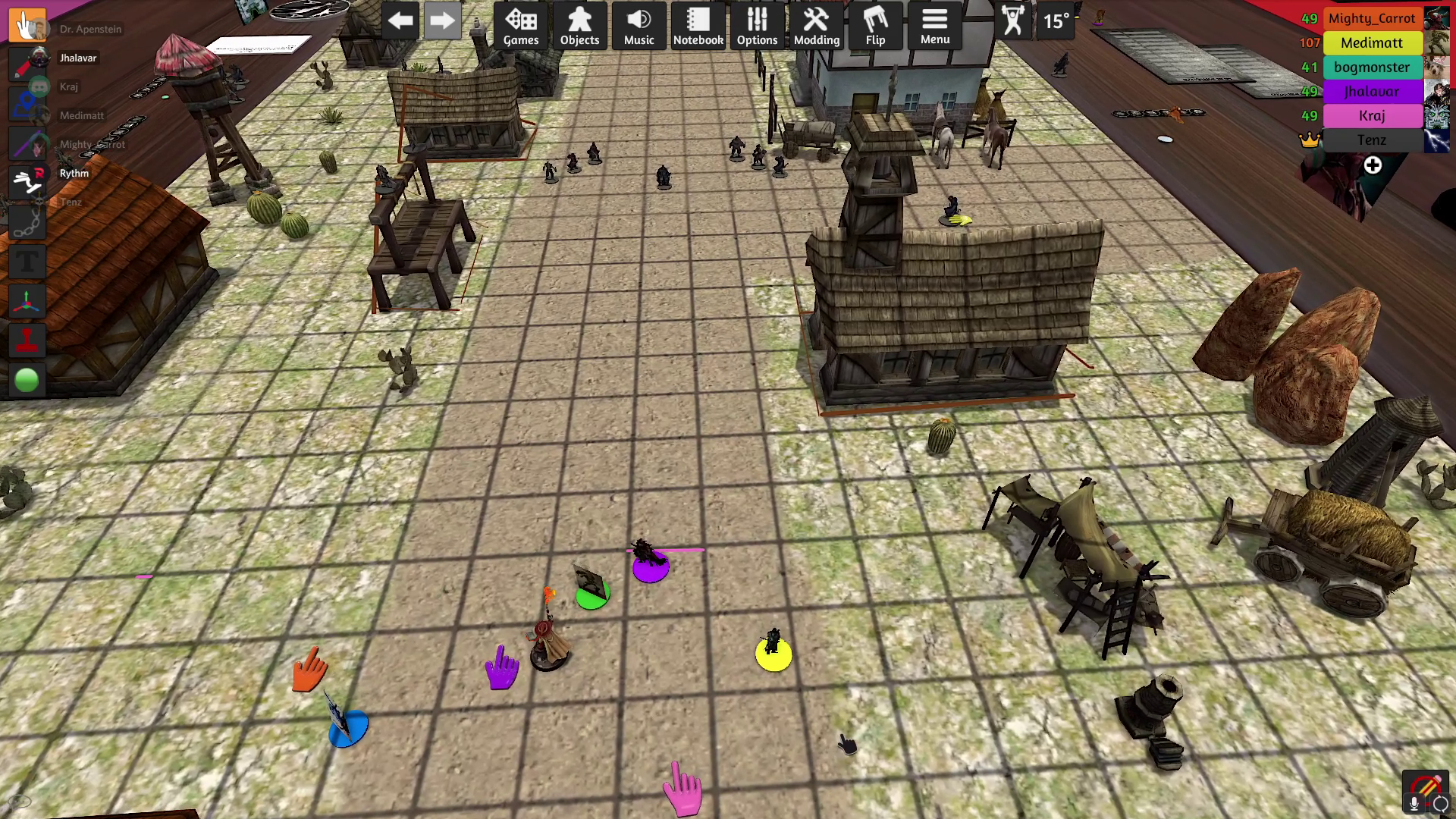Toggle the microphone voice chat icon
The image size is (1456, 819).
(x=1414, y=803)
